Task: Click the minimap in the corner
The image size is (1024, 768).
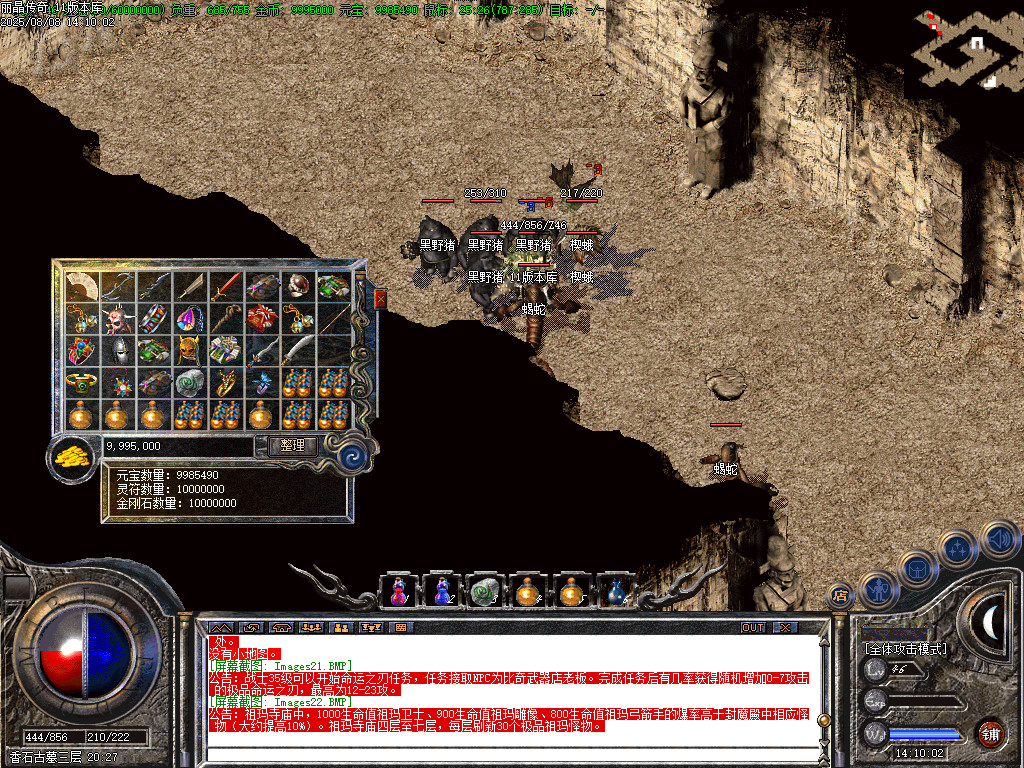Action: tap(965, 48)
